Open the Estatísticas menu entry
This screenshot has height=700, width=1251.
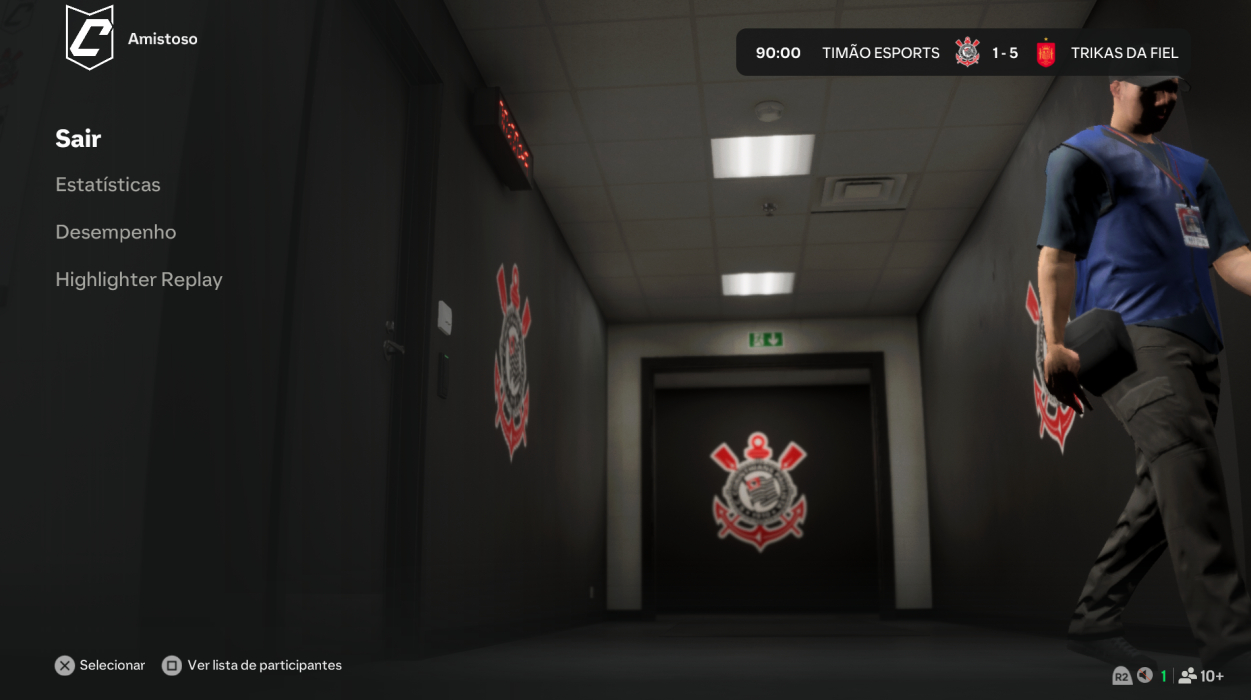coord(108,185)
